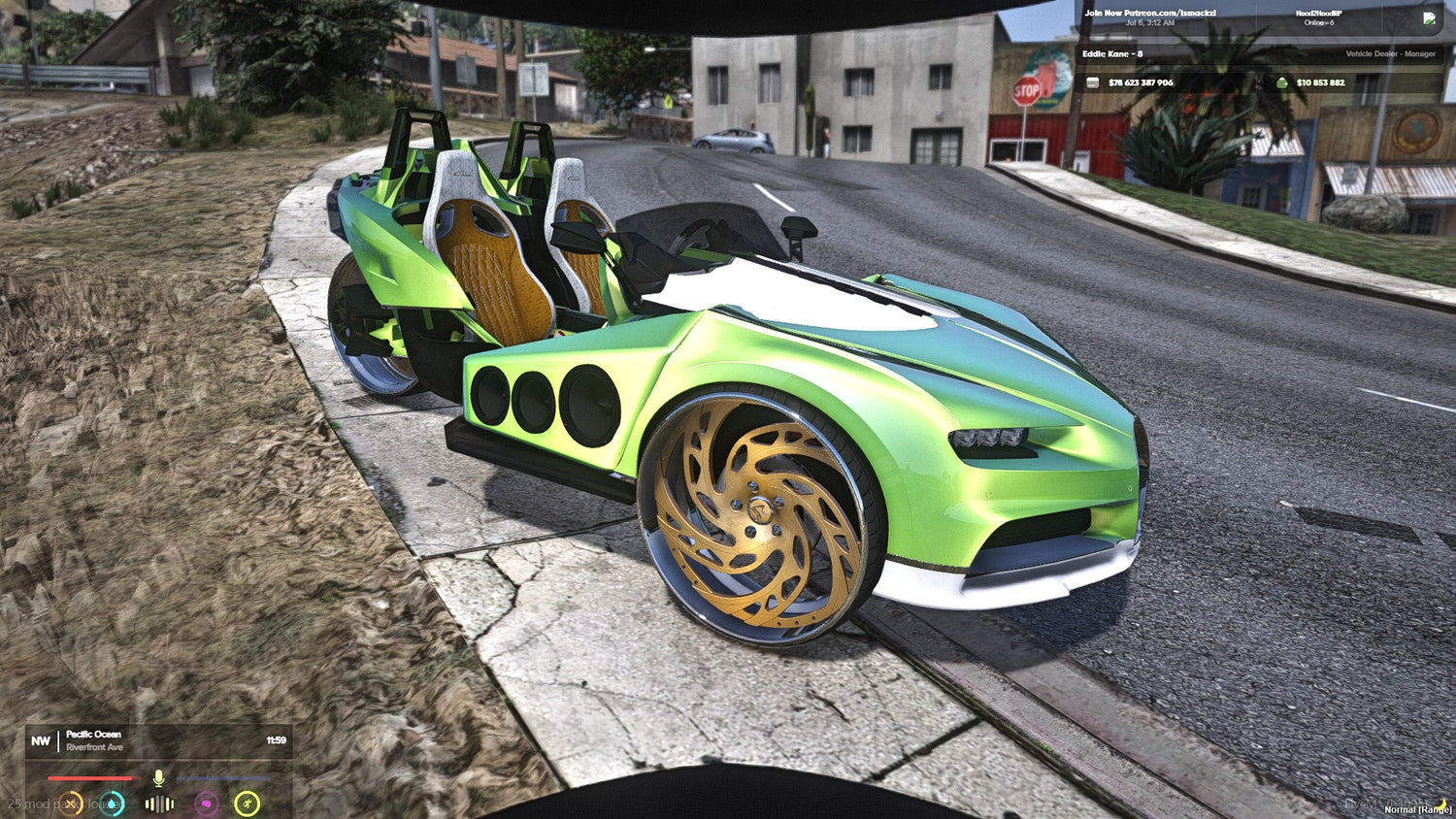1456x819 pixels.
Task: Select the orange hunger status icon
Action: click(70, 803)
